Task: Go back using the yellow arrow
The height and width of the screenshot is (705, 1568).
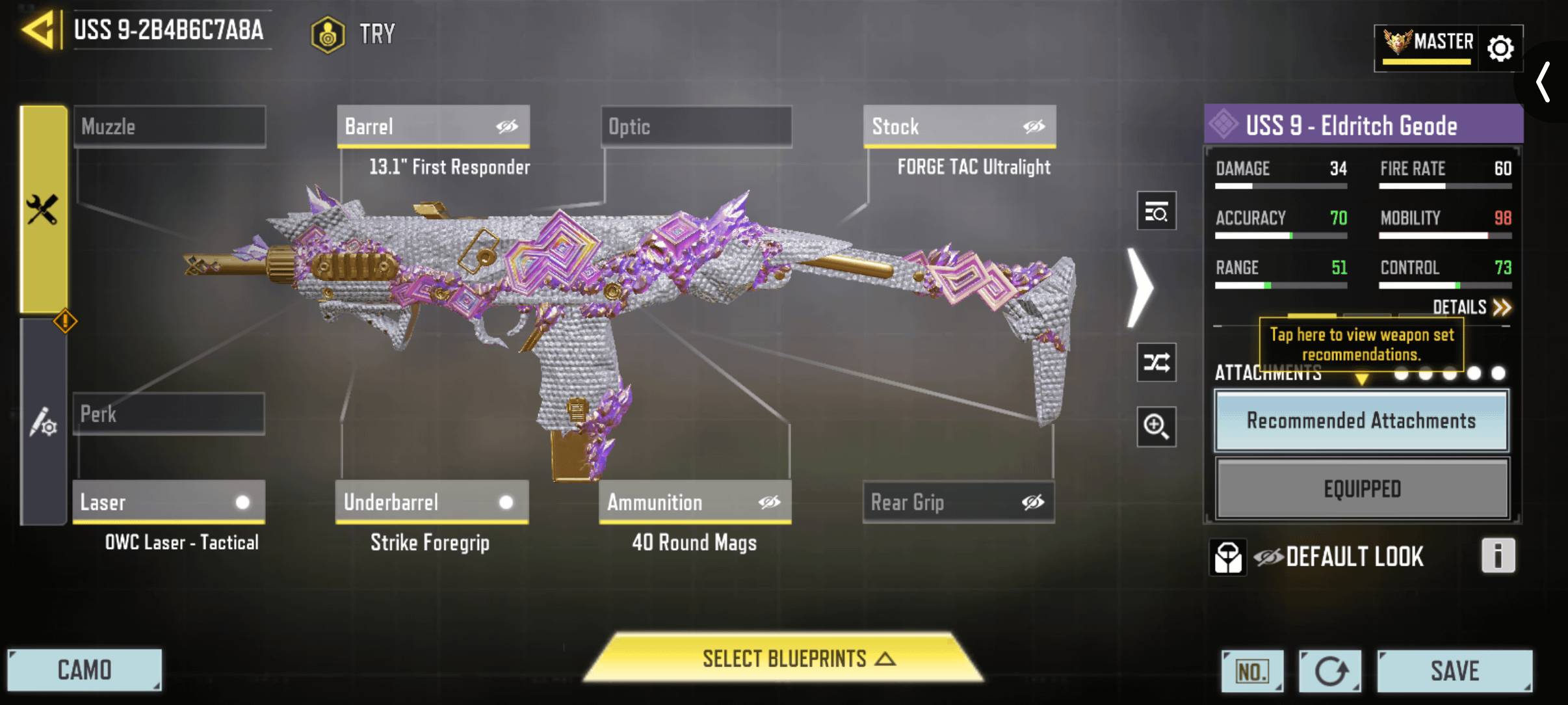Action: pyautogui.click(x=38, y=30)
